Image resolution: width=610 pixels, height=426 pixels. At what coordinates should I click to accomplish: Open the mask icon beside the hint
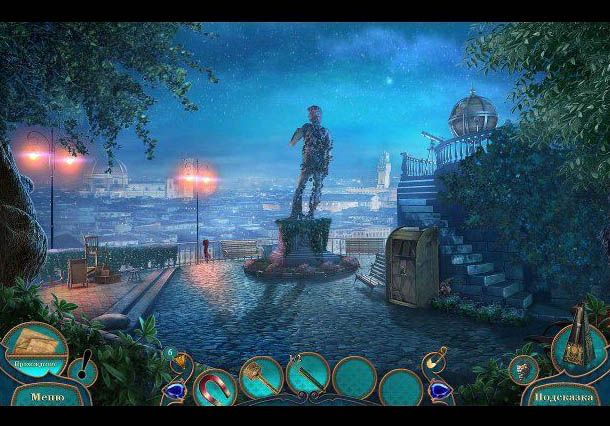pyautogui.click(x=520, y=368)
